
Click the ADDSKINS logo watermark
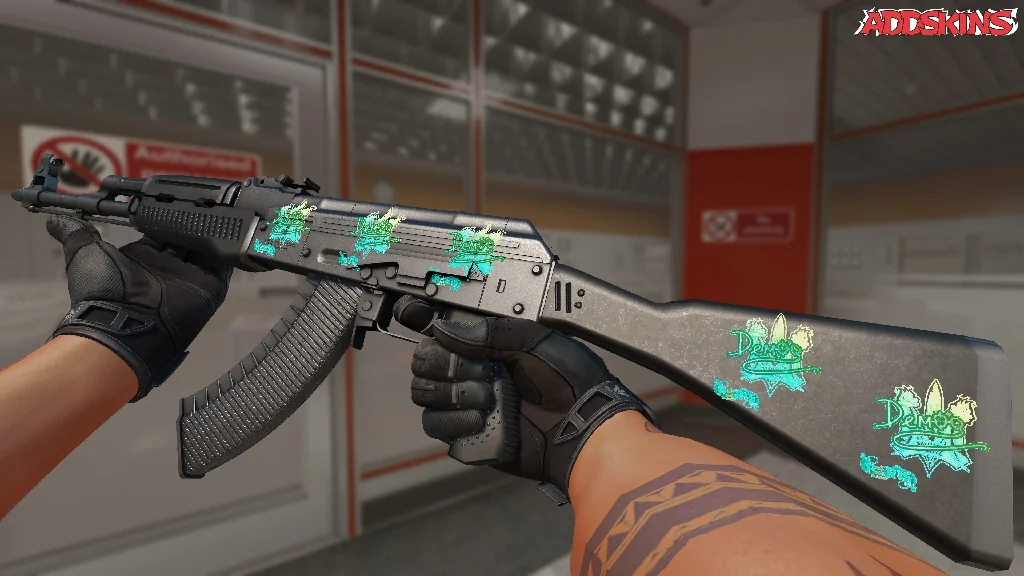(x=938, y=22)
